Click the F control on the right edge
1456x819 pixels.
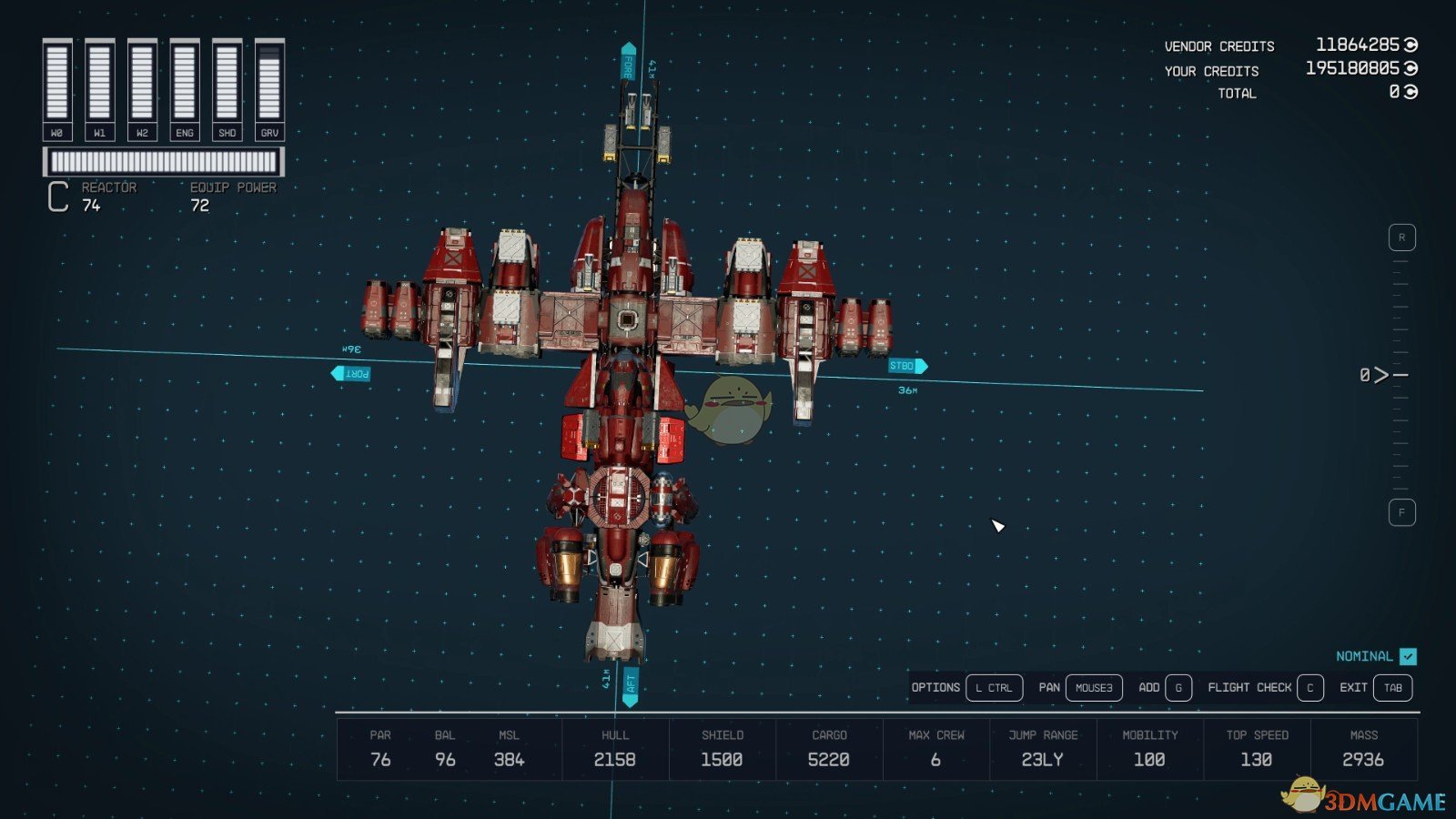coord(1400,513)
